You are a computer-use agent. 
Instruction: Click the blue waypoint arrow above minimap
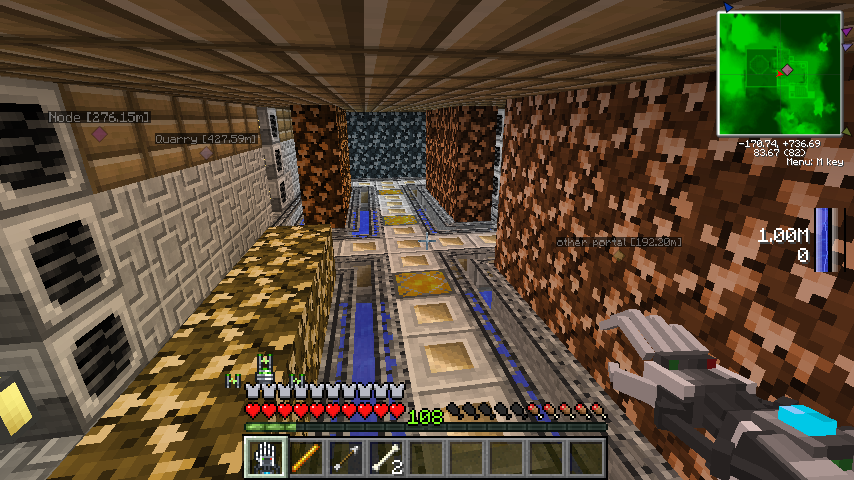pyautogui.click(x=728, y=7)
